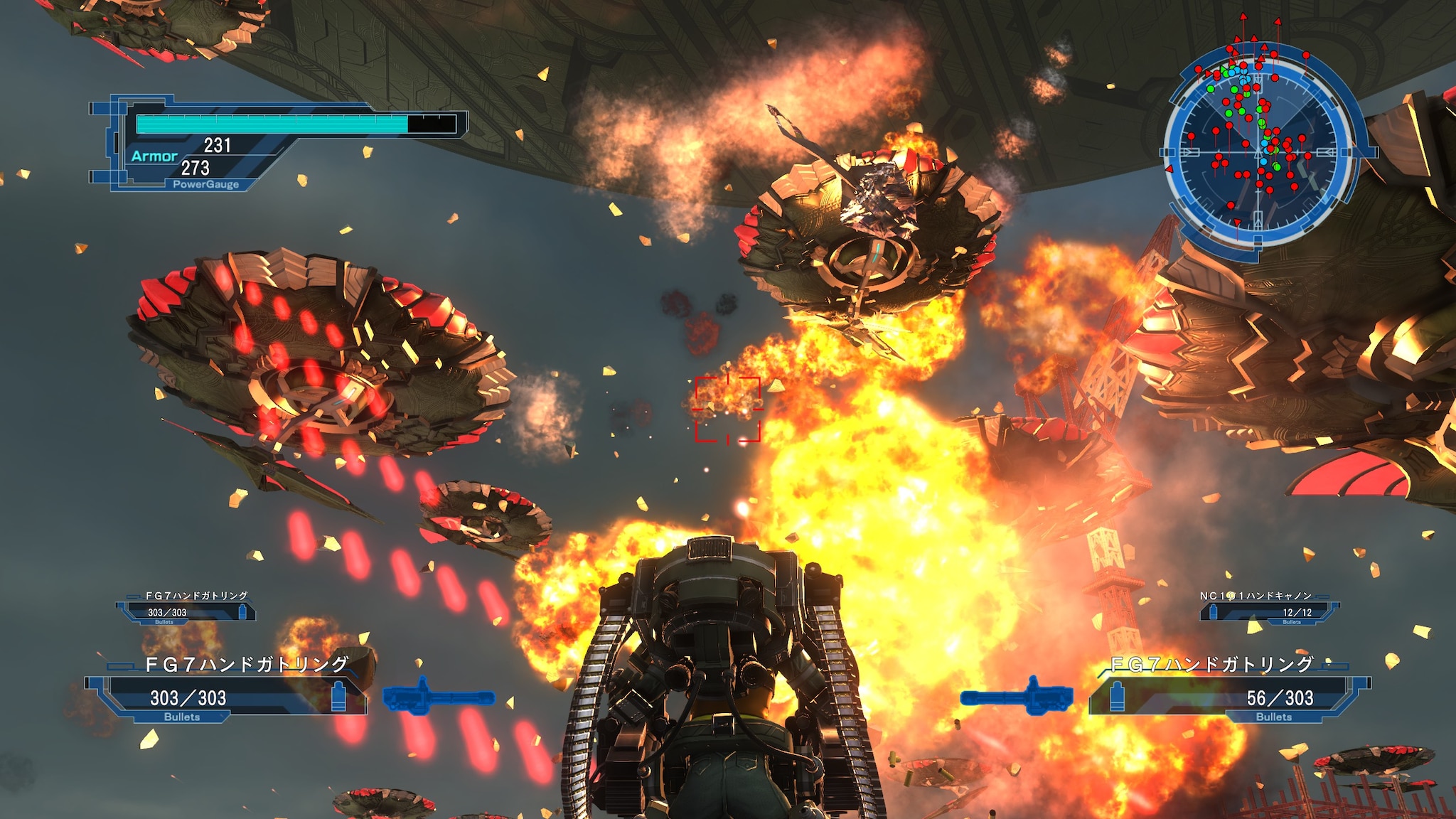The height and width of the screenshot is (819, 1456).
Task: Click the circular enemy radar
Action: [x=1259, y=151]
